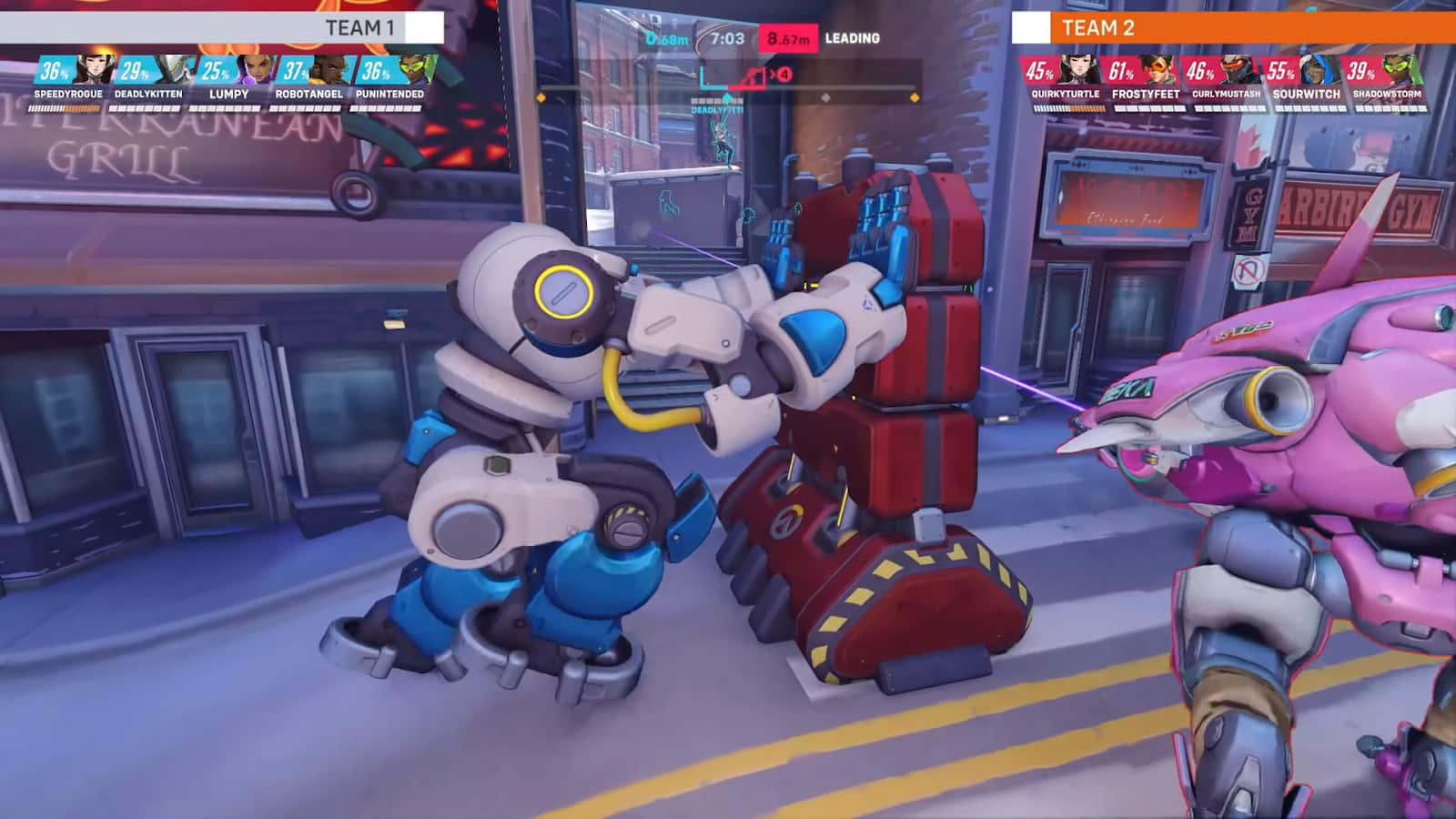Viewport: 1456px width, 819px height.
Task: Expand the LEADING score indicator
Action: coord(853,38)
